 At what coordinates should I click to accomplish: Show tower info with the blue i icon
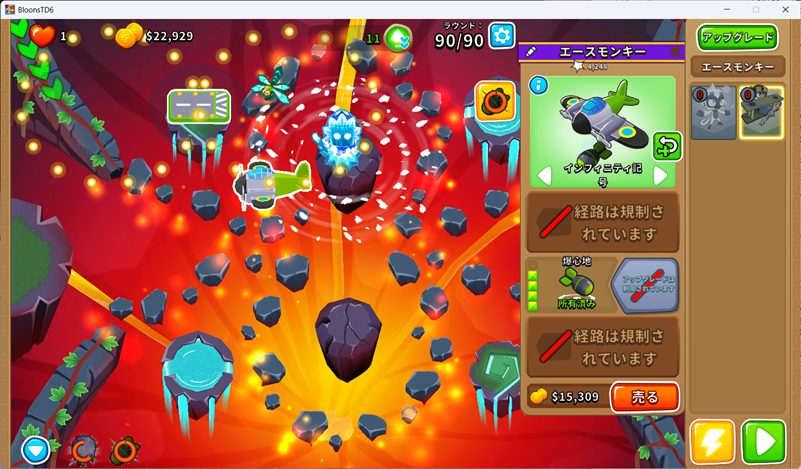[538, 85]
